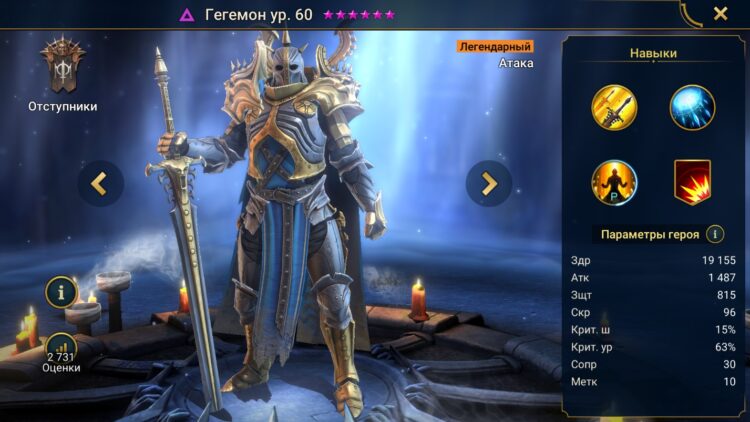
Task: Select the blue orb skill icon
Action: pos(692,107)
